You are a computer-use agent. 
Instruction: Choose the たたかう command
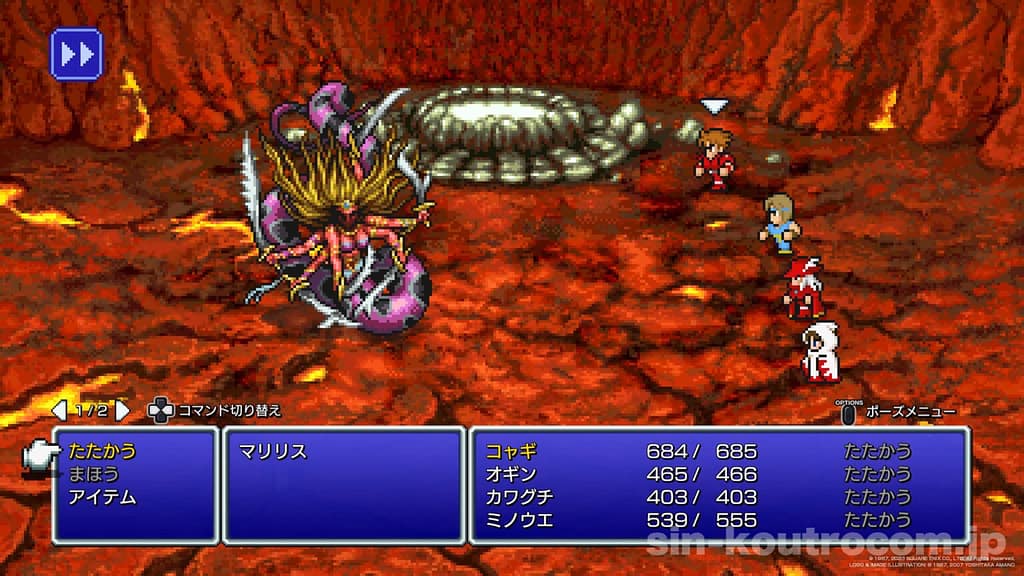coord(102,451)
